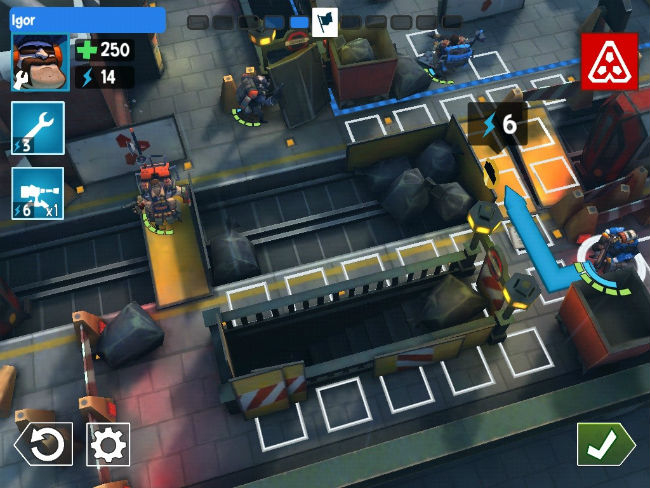
Task: Activate the wrench repair ability
Action: [38, 128]
